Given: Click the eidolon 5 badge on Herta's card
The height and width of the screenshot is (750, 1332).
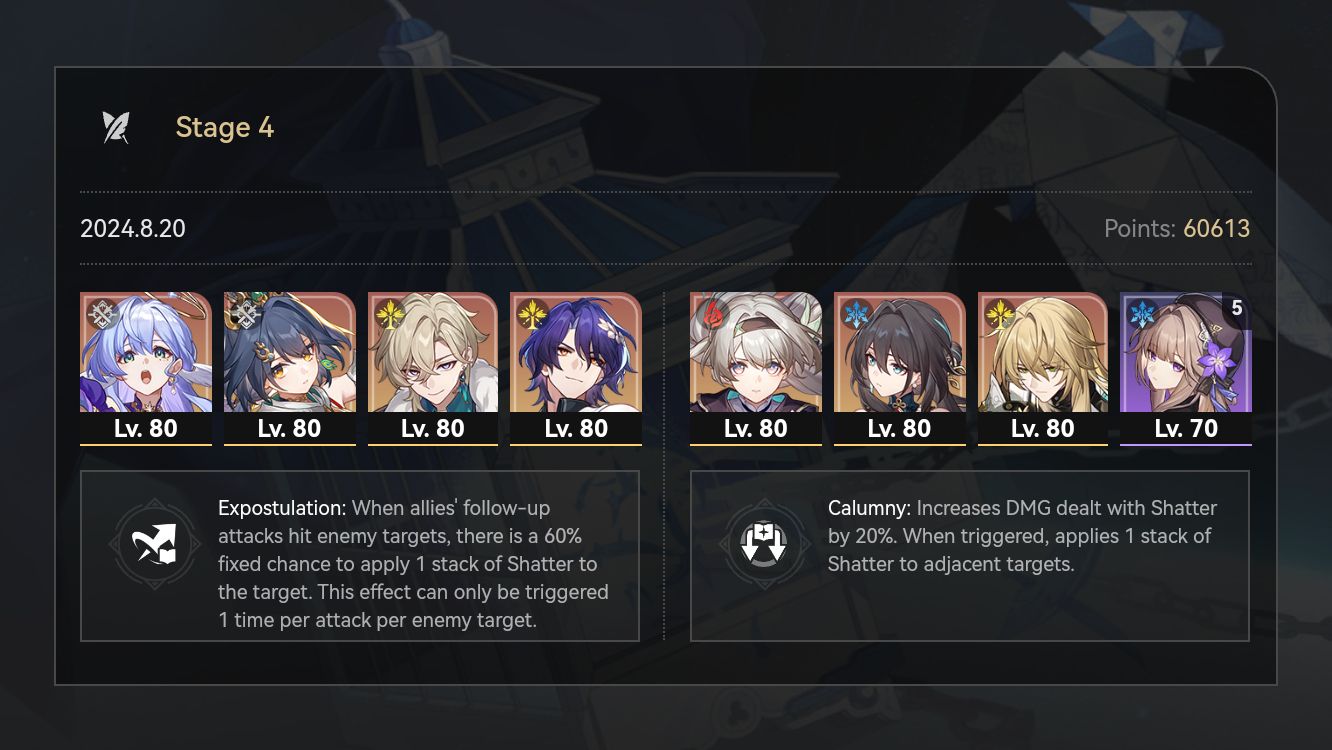Looking at the screenshot, I should pyautogui.click(x=1238, y=310).
